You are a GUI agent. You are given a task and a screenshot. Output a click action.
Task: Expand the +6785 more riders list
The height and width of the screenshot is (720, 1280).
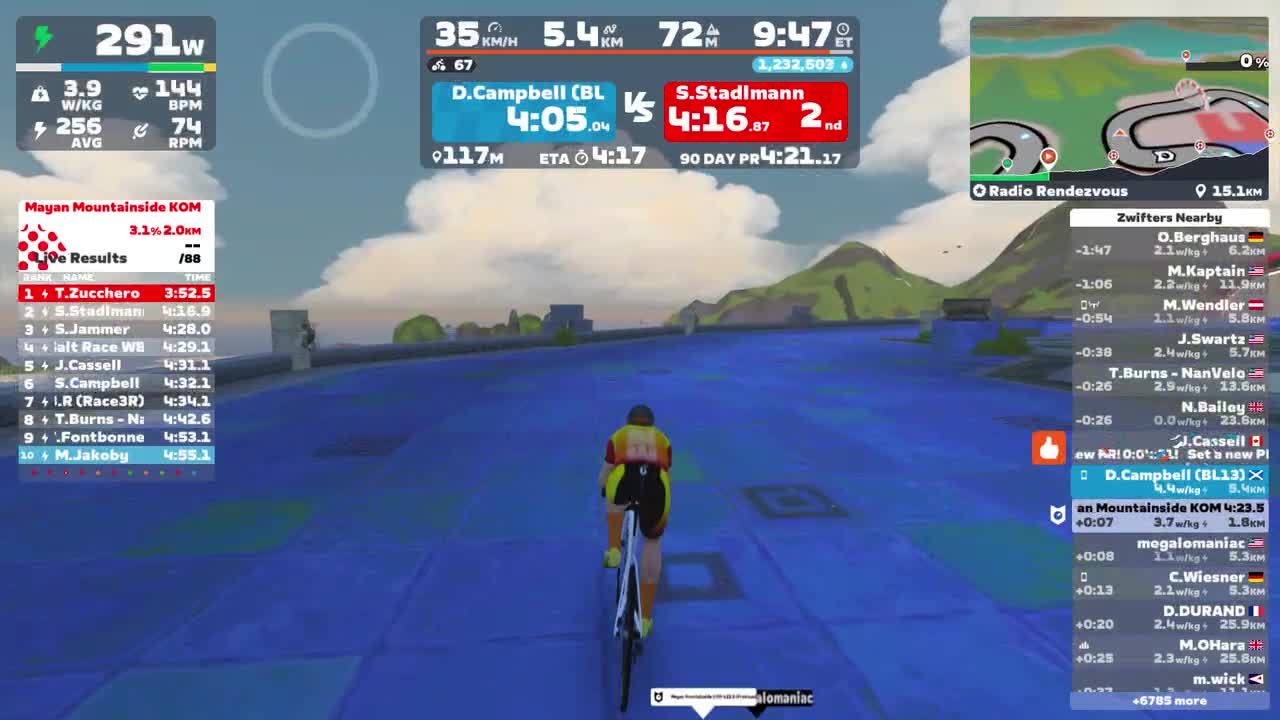point(1171,703)
